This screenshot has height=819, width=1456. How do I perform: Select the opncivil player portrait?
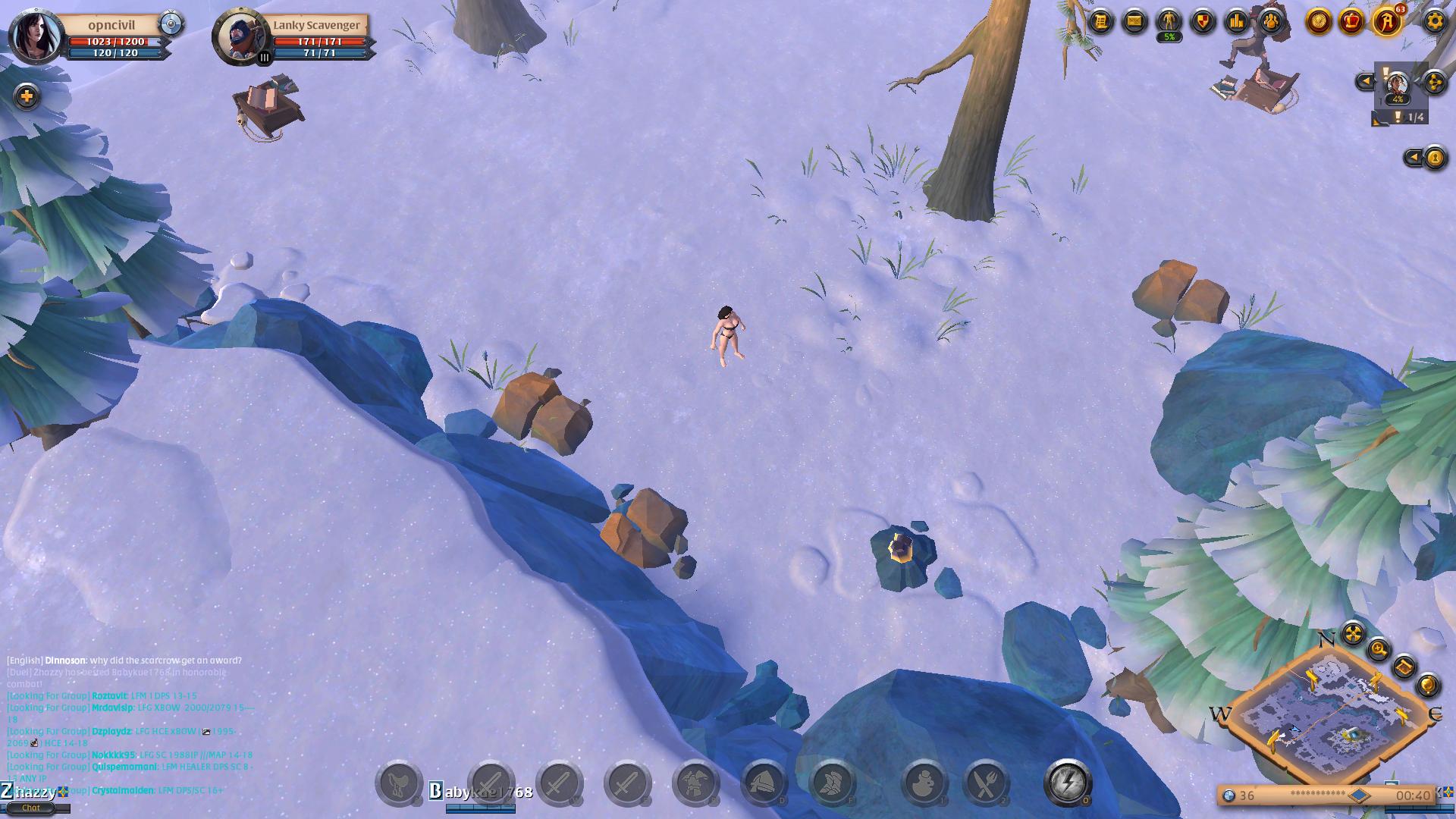(35, 35)
